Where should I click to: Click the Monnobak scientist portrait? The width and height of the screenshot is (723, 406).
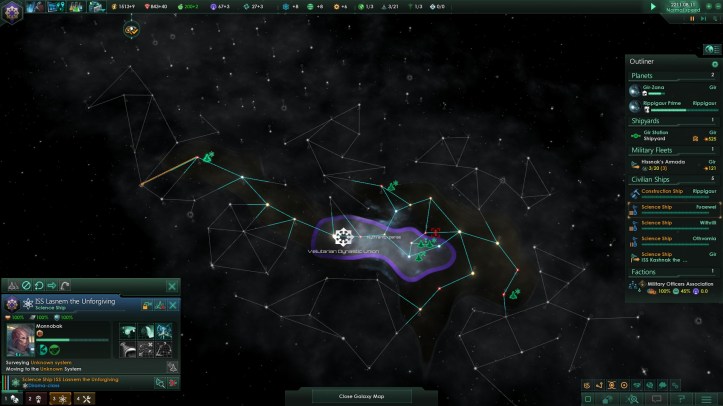click(22, 340)
